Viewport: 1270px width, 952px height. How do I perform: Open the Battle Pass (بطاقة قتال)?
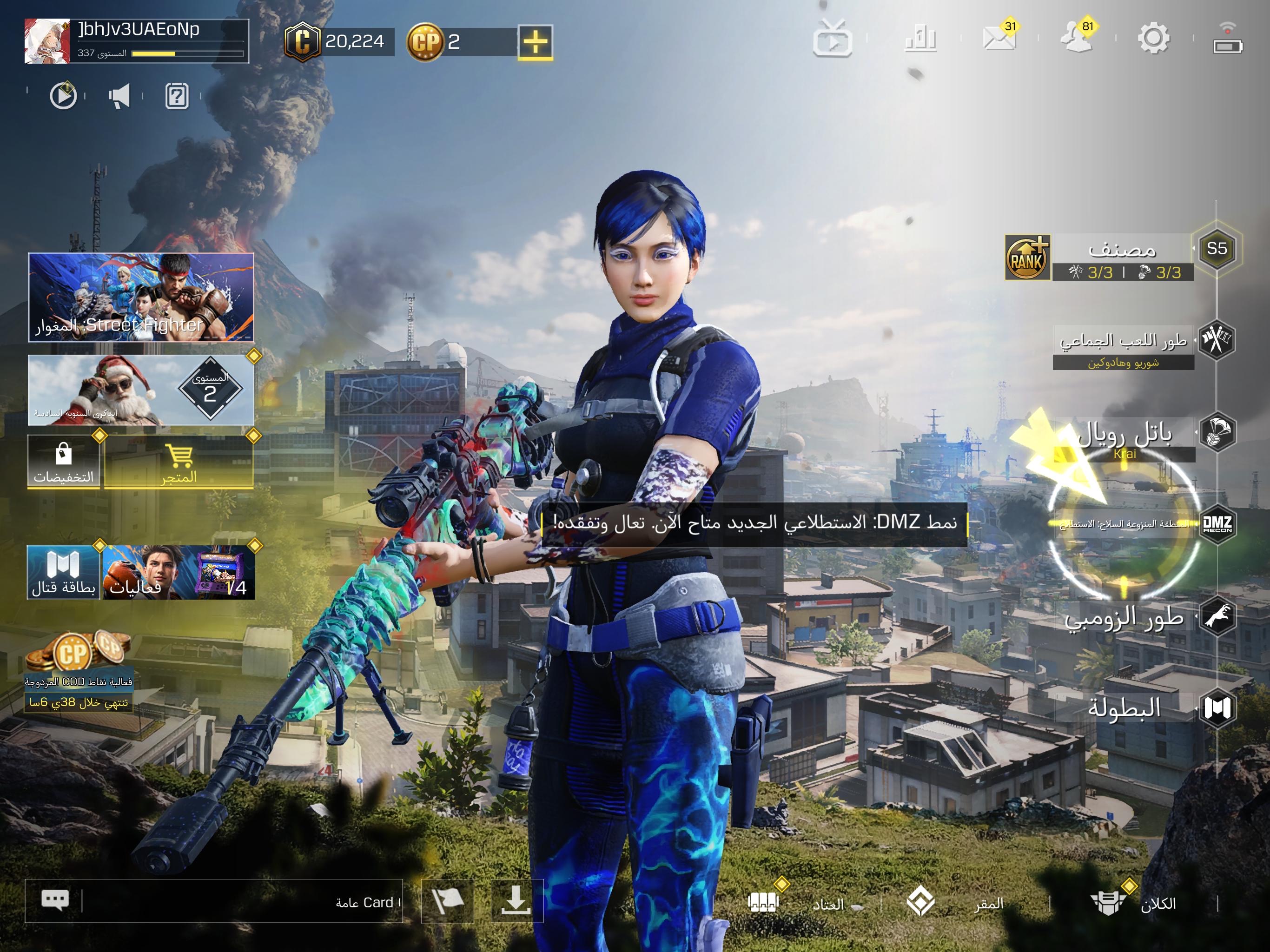(63, 573)
